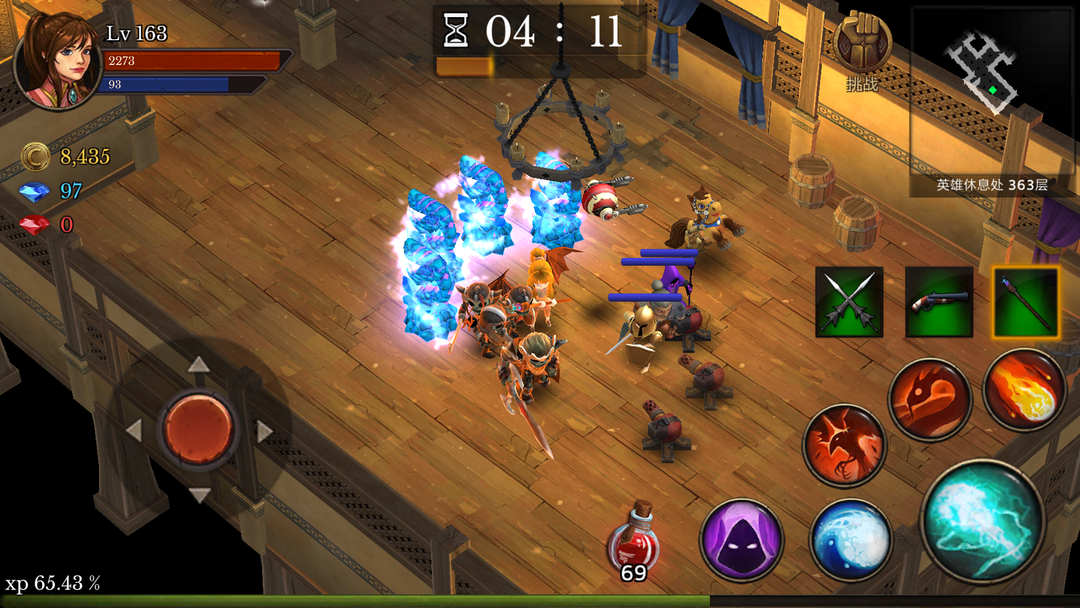Switch to the flintlock gun weapon

(x=939, y=302)
